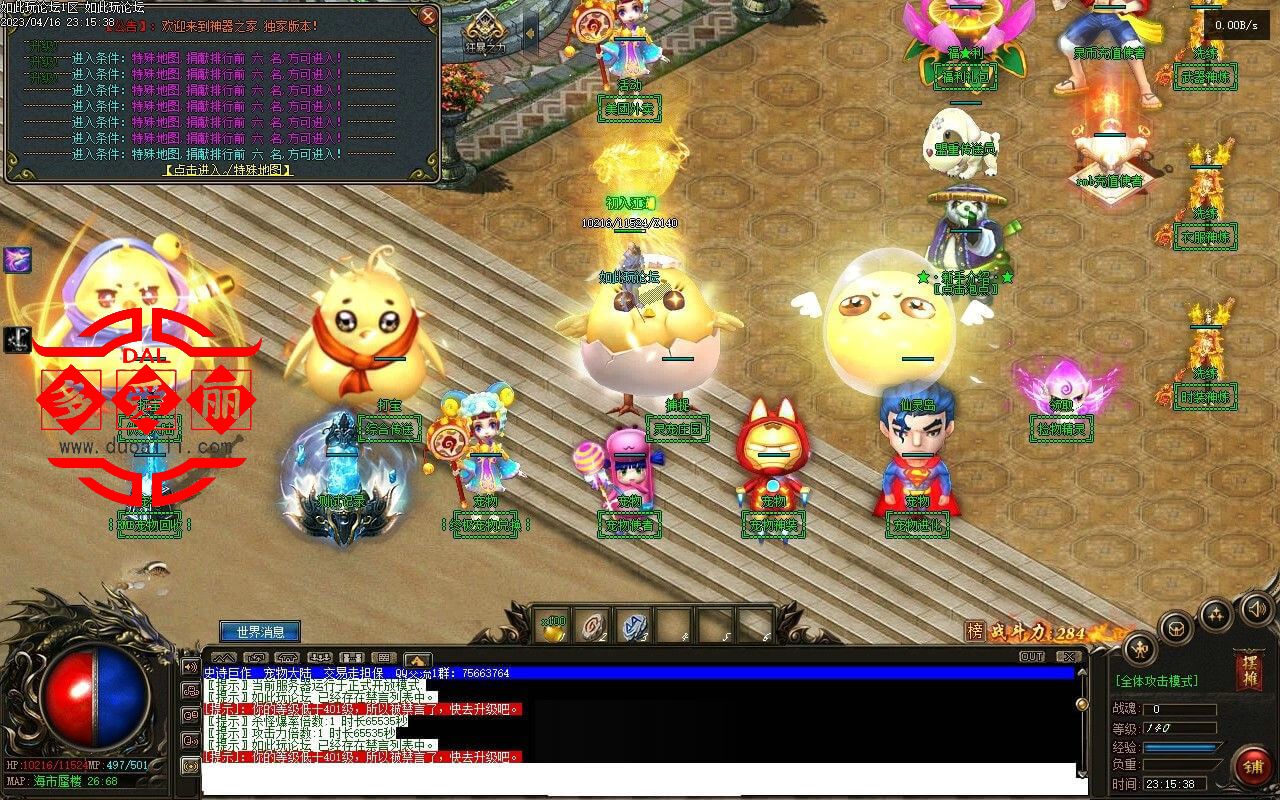Switch the 全体攻击模式 attack mode
The image size is (1280, 800).
[1157, 681]
